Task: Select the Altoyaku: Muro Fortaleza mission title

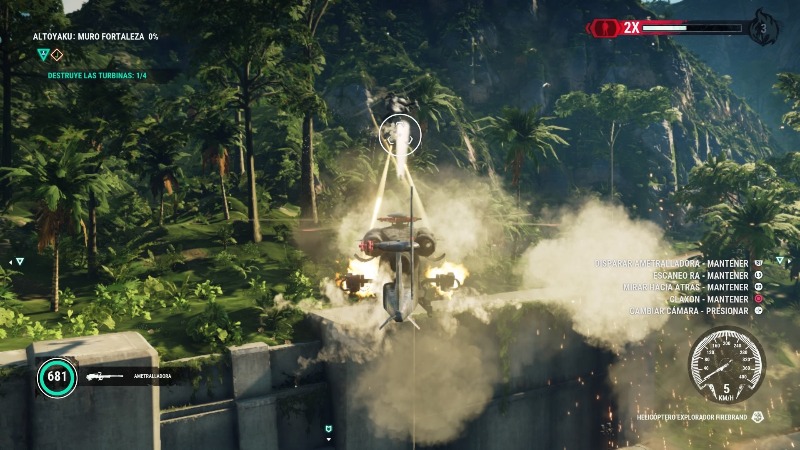Action: click(95, 36)
